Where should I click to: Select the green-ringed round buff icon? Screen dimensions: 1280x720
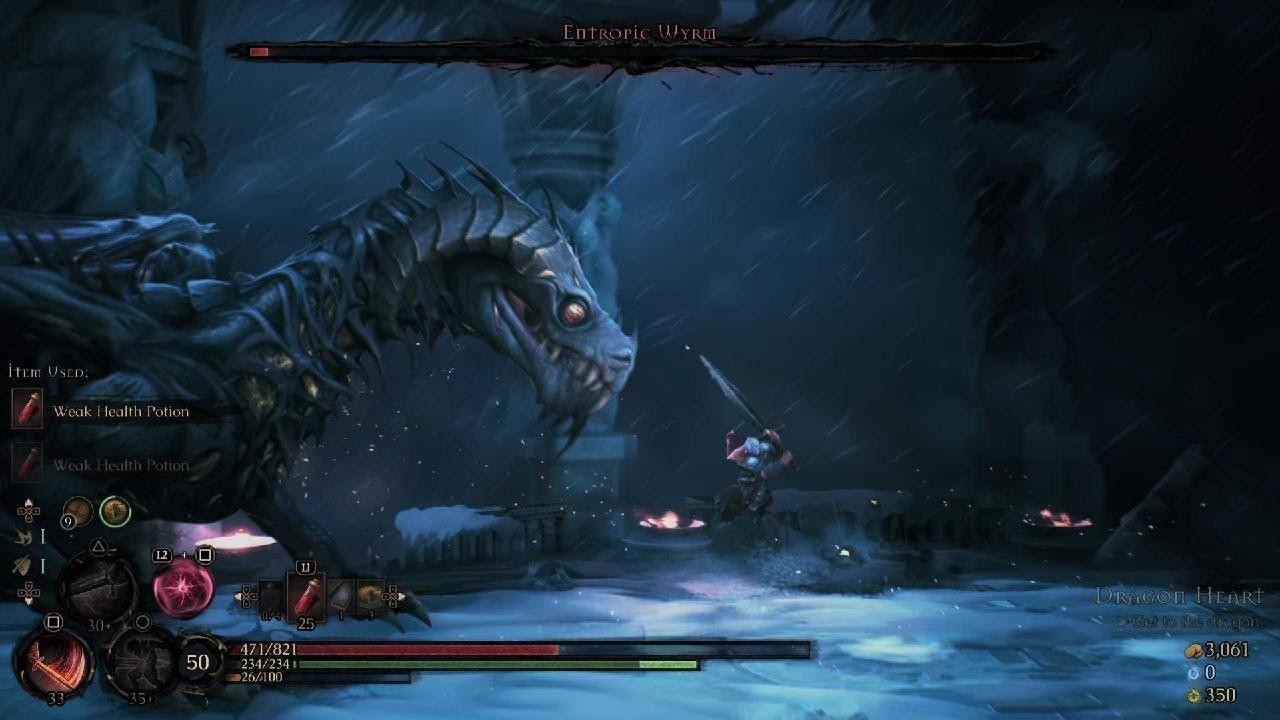click(x=115, y=512)
